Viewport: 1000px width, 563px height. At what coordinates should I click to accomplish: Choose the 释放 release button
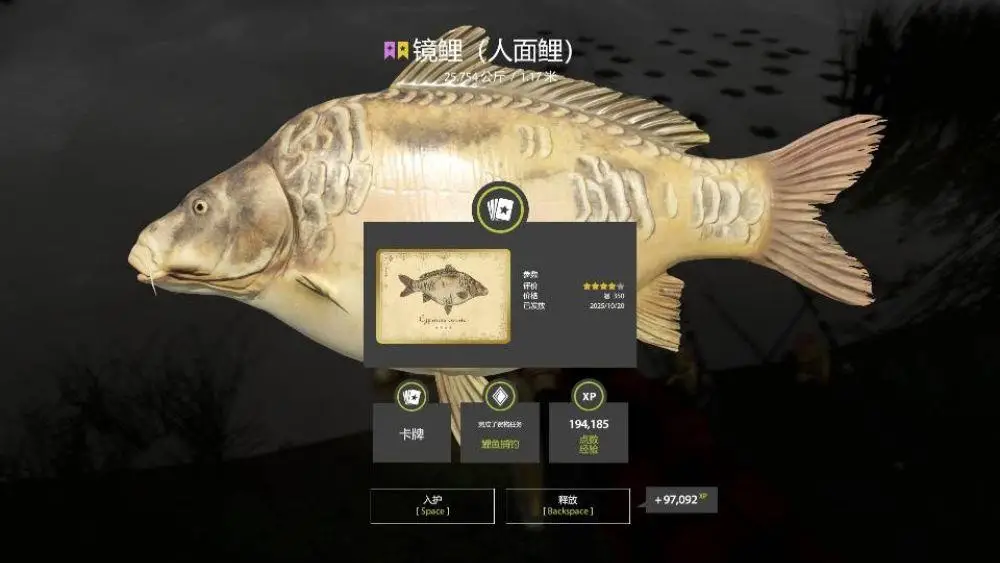pos(567,505)
